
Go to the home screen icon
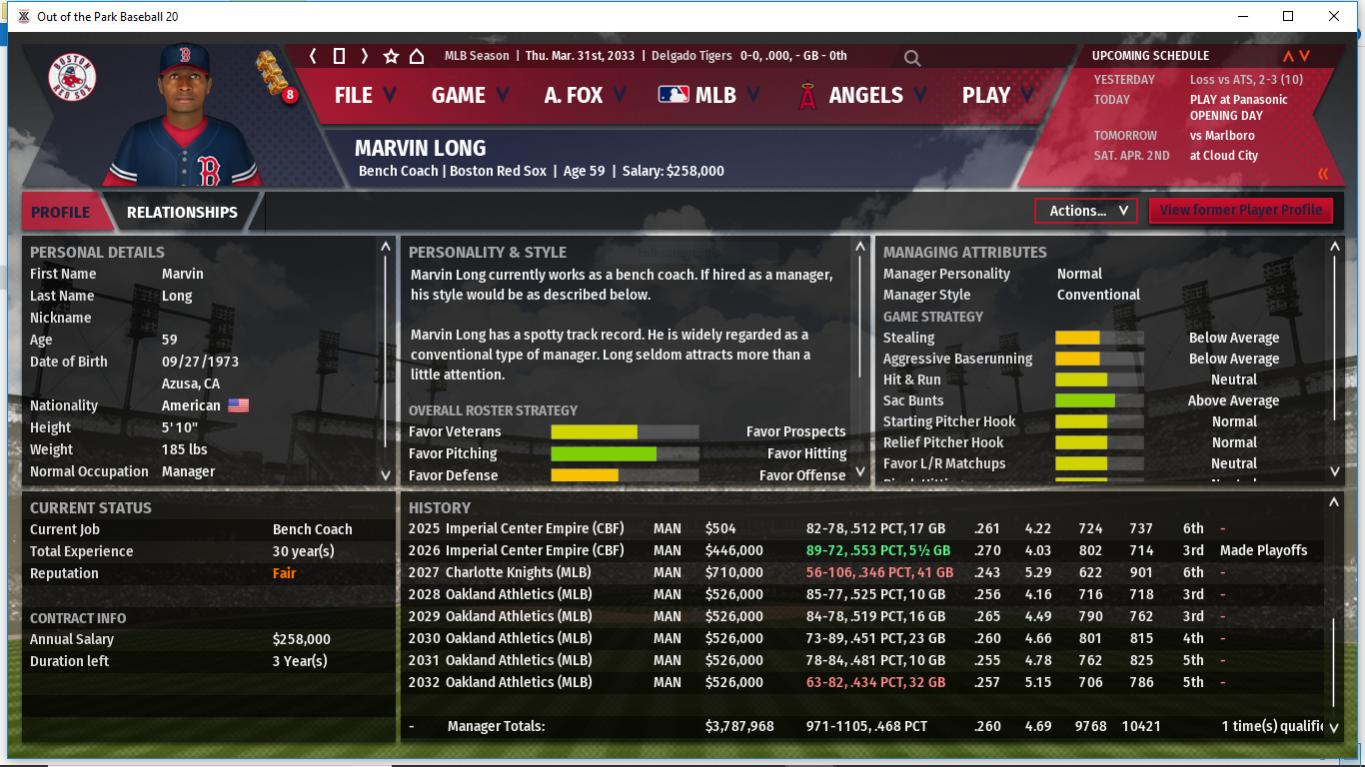coord(417,56)
